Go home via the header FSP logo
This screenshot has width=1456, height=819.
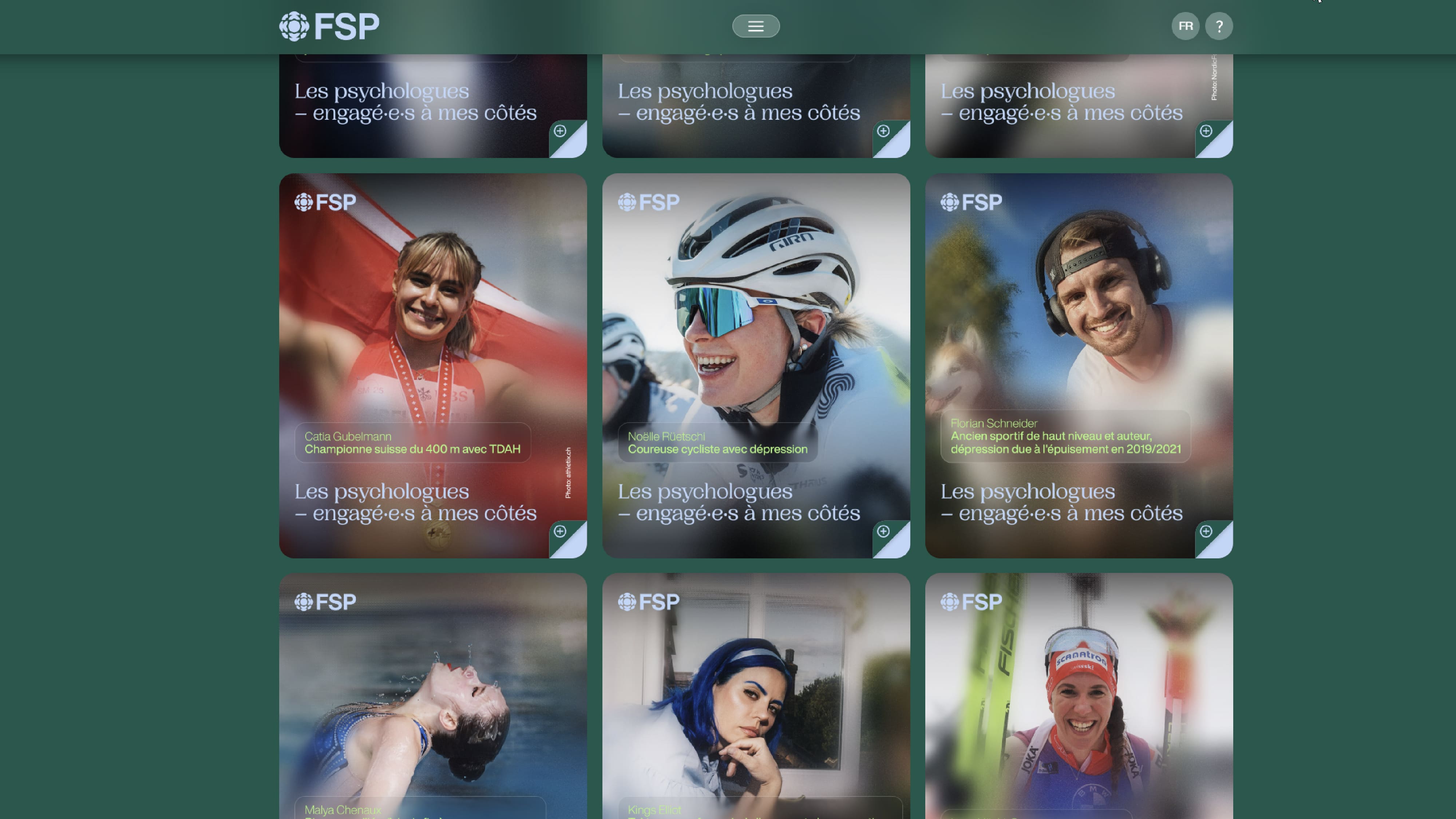point(329,27)
